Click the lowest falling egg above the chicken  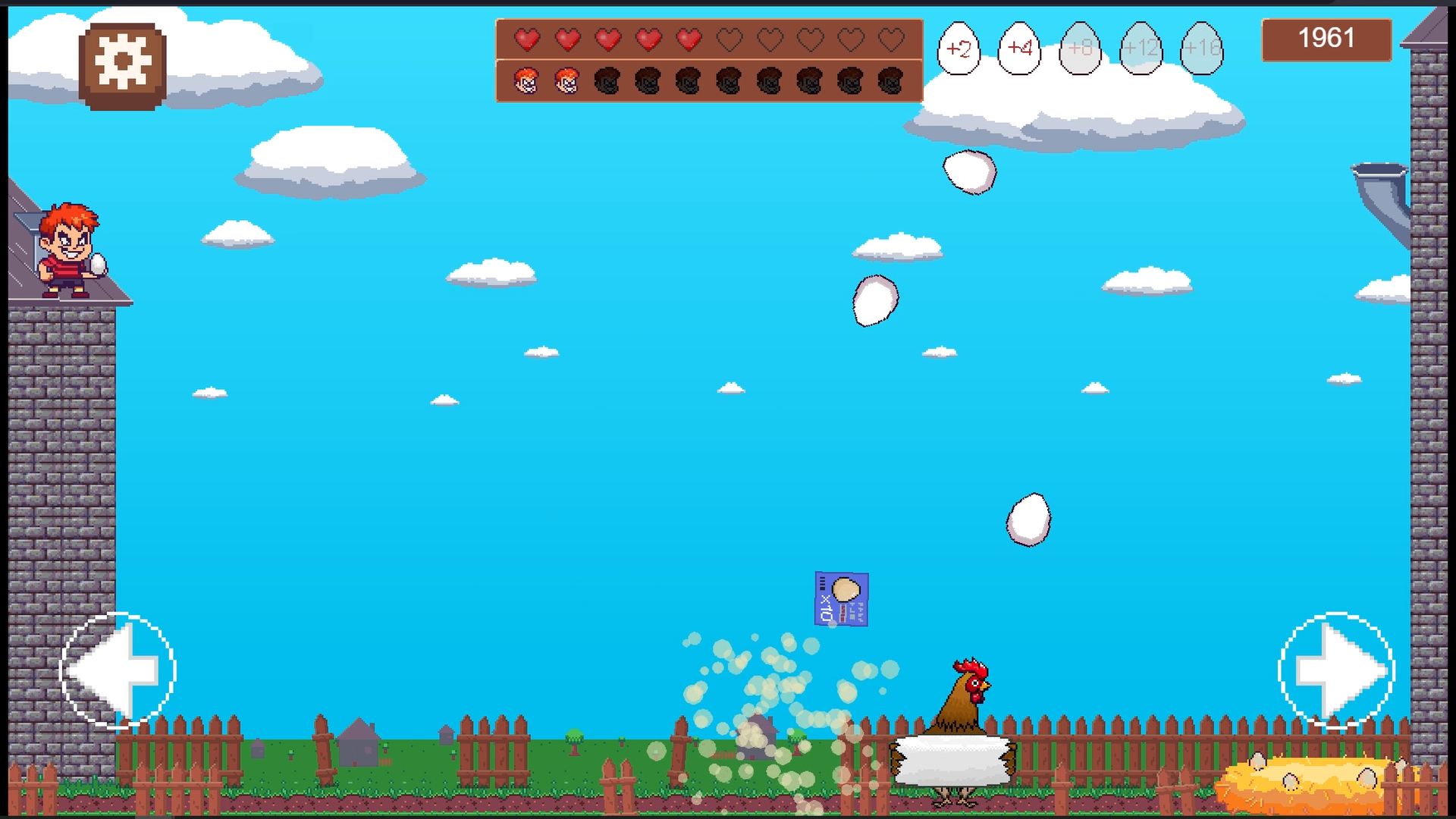[1029, 519]
